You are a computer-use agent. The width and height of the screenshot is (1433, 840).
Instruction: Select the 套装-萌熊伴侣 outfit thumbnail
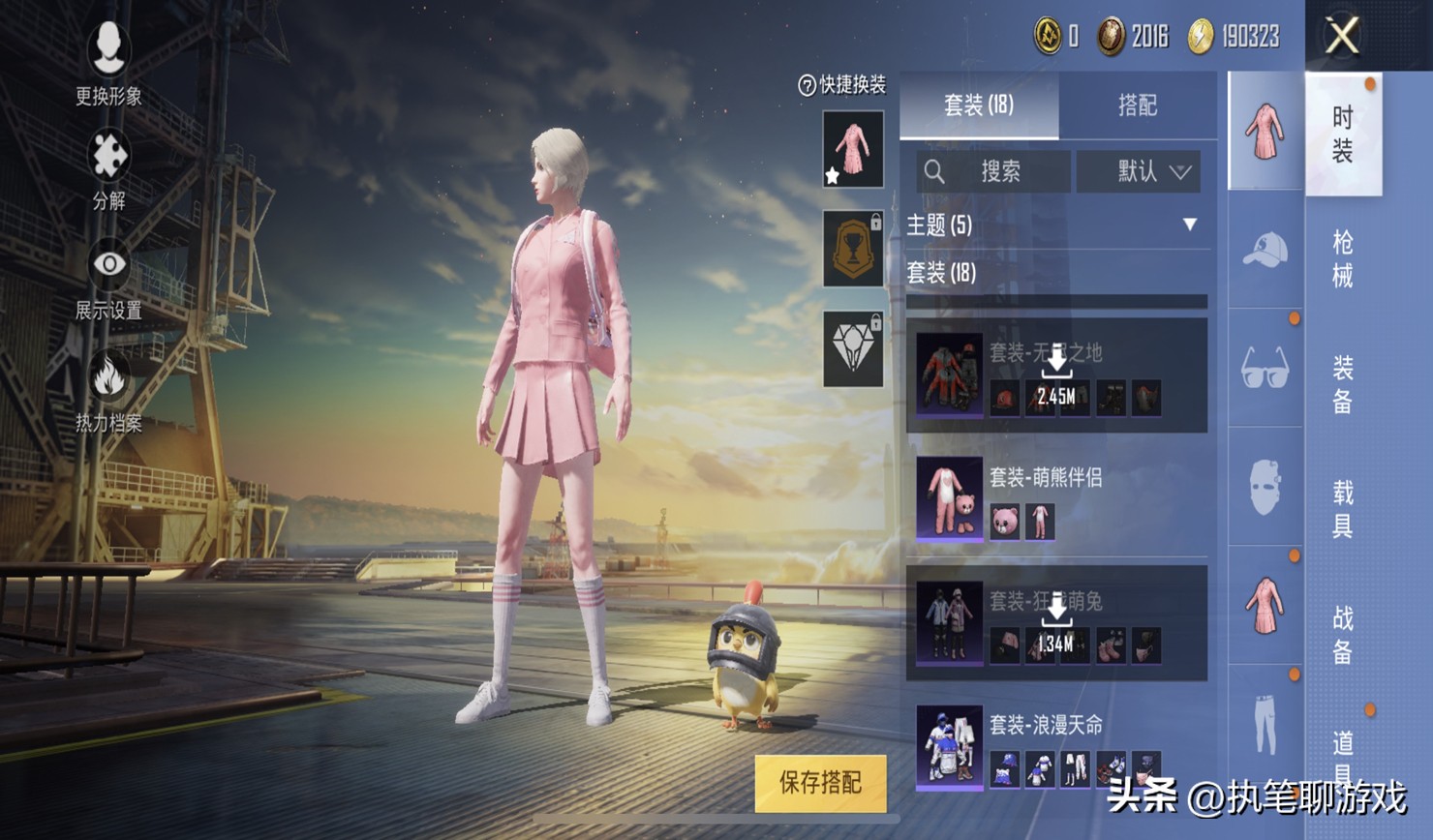951,496
